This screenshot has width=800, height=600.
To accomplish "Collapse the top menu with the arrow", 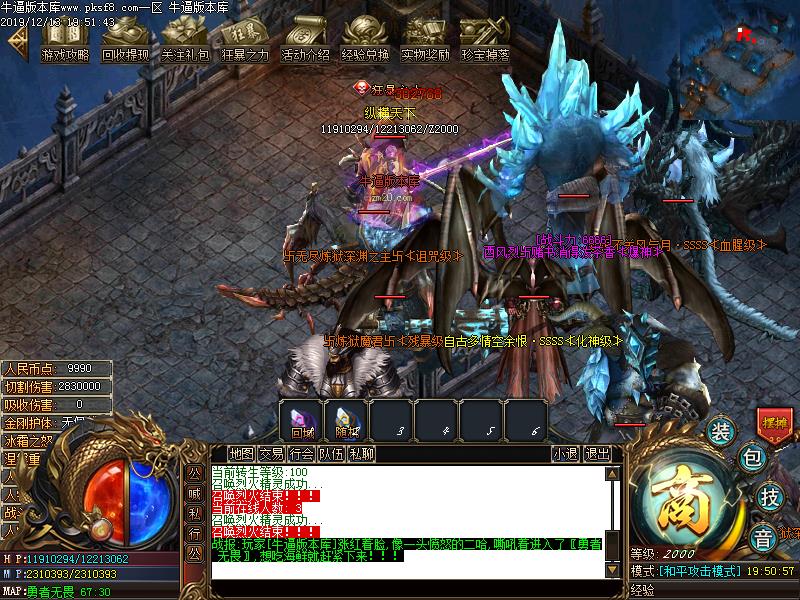I will [x=17, y=41].
